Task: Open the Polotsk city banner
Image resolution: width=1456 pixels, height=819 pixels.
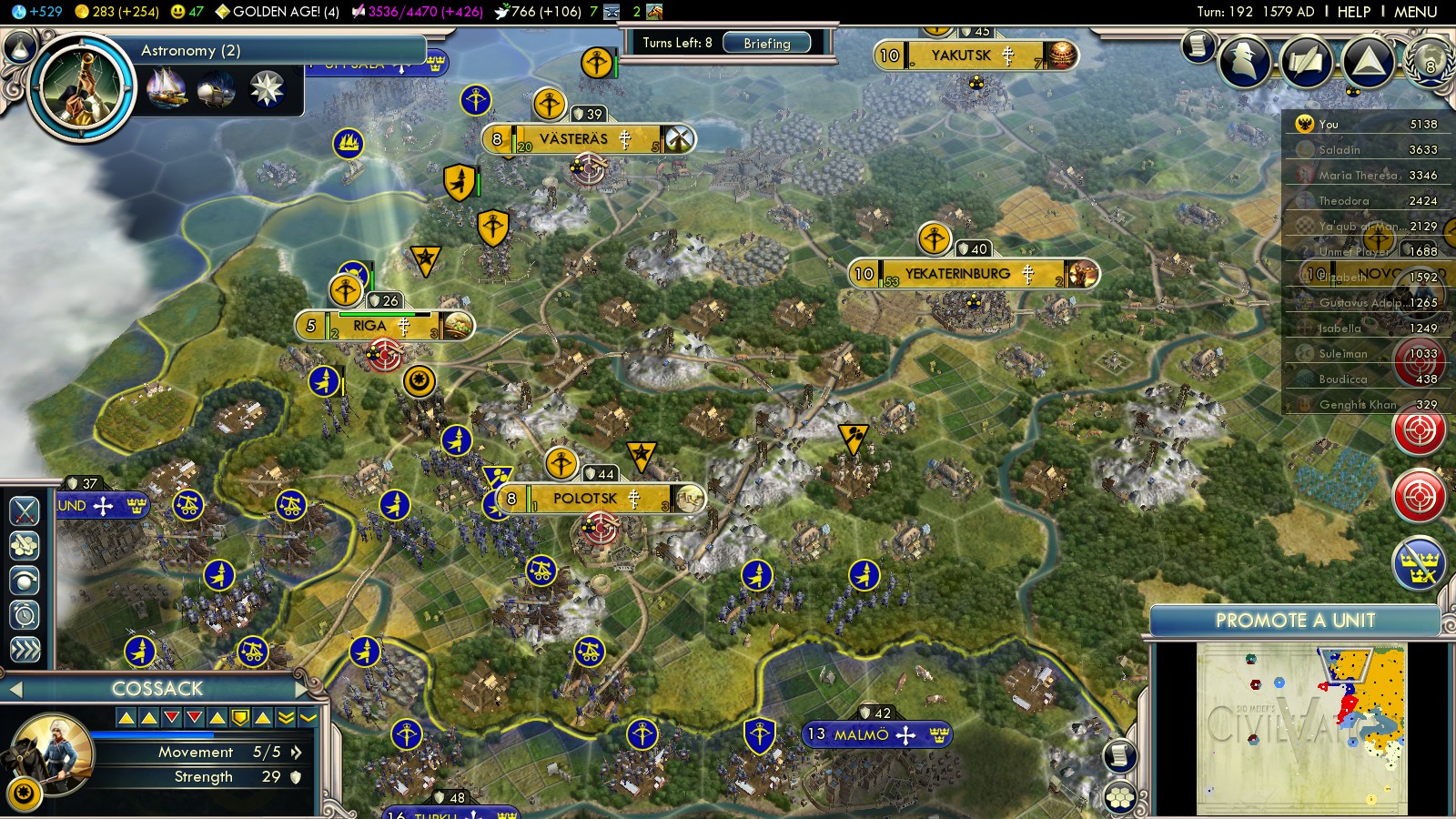Action: (586, 499)
